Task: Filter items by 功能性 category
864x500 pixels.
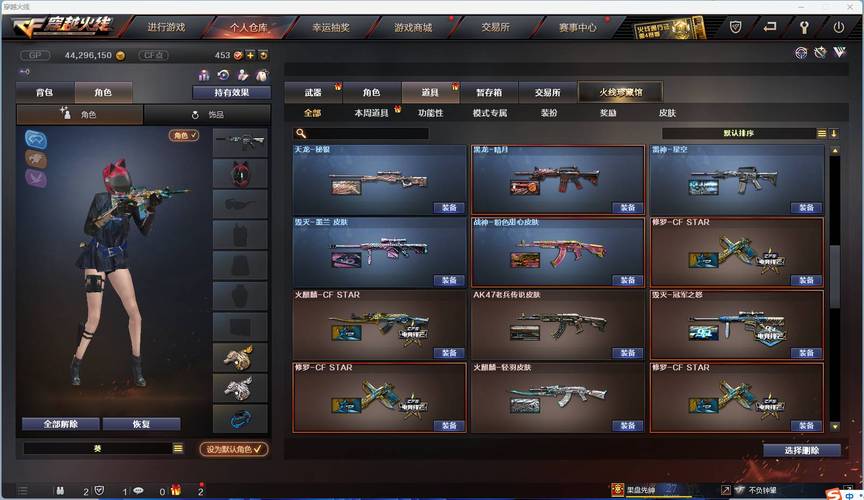Action: pos(430,113)
